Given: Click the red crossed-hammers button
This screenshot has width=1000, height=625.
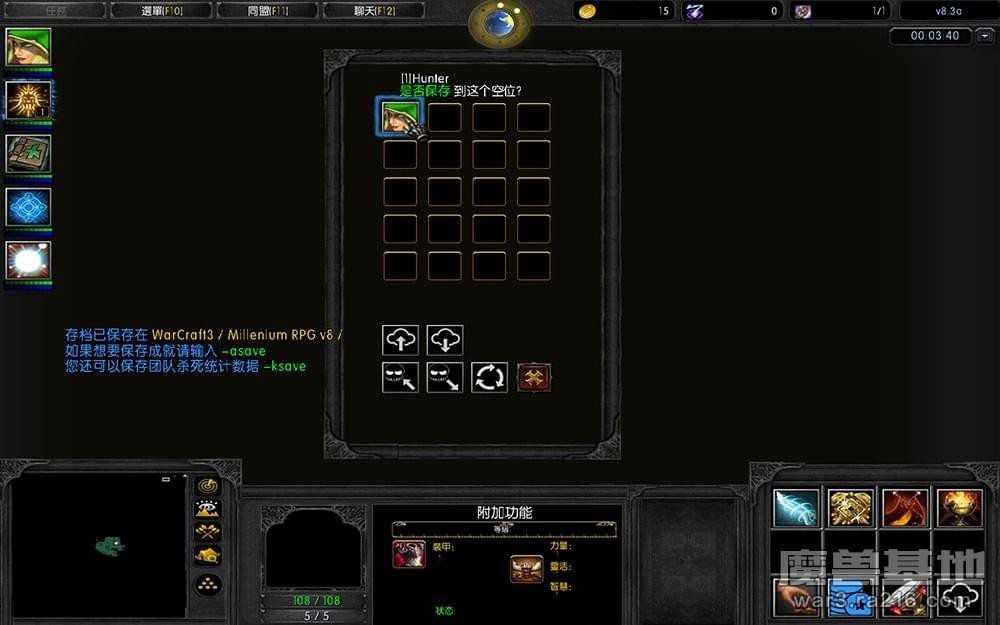Looking at the screenshot, I should [x=534, y=377].
